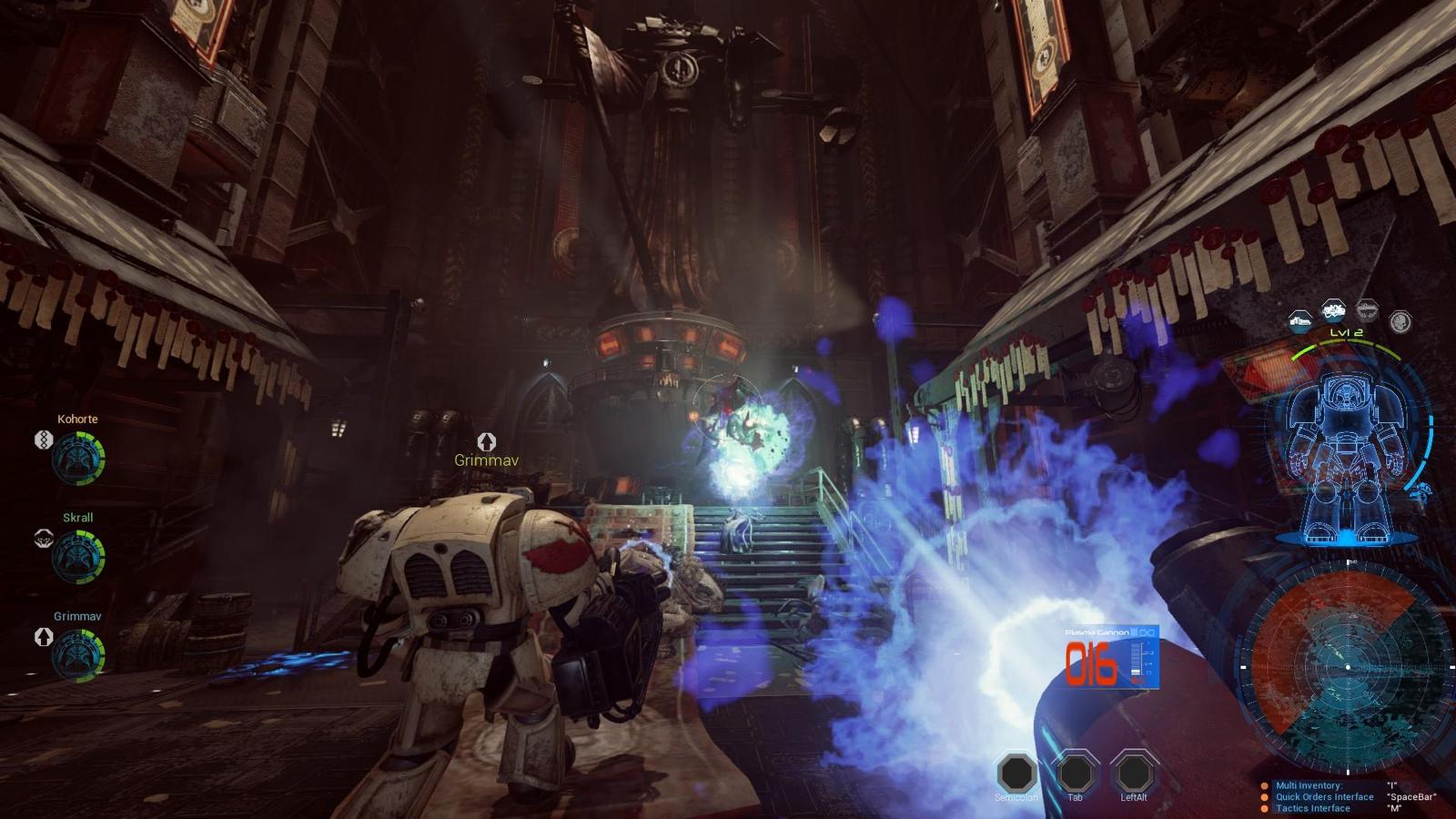This screenshot has width=1456, height=819.
Task: Click the circular radar minimap
Action: click(1348, 667)
